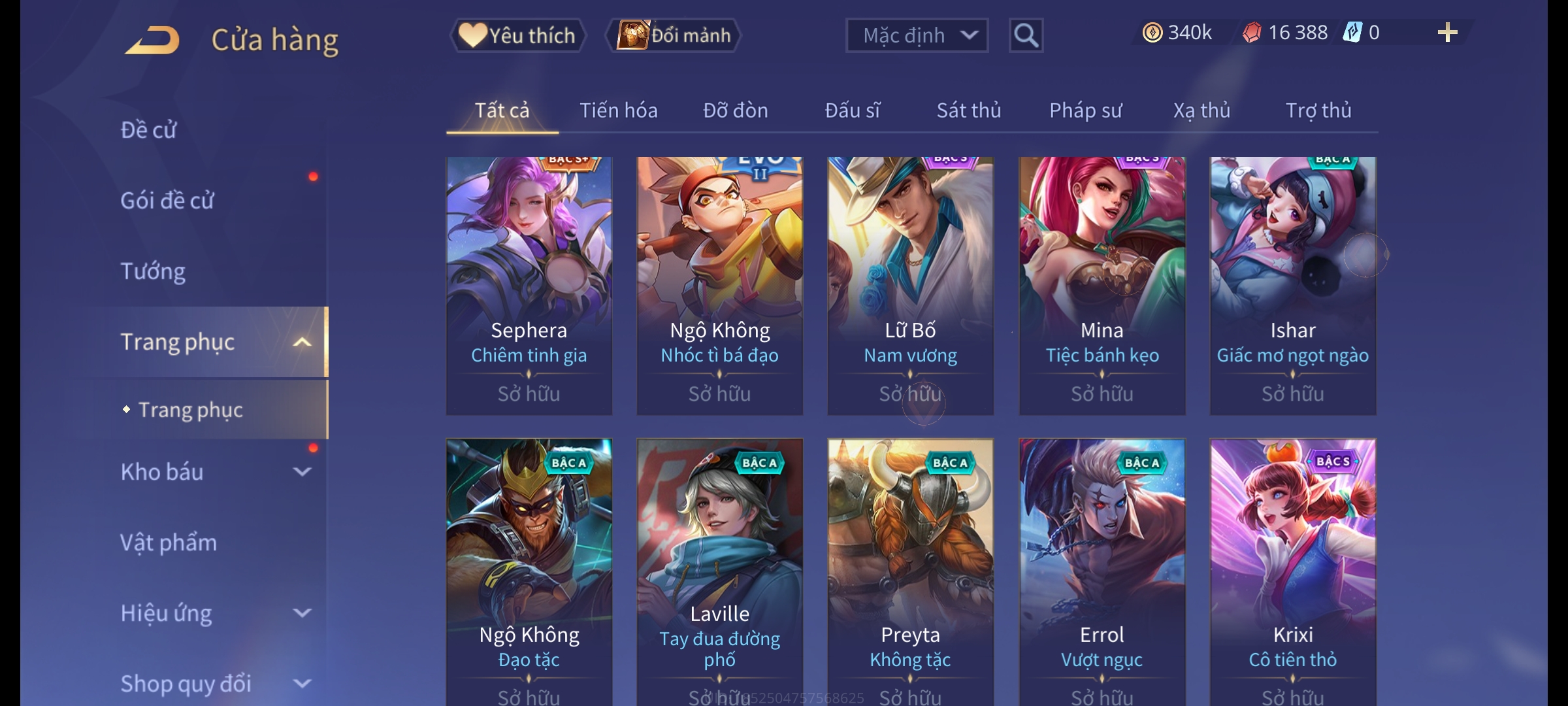Open the search magnifier
The image size is (1568, 706).
[x=1026, y=35]
